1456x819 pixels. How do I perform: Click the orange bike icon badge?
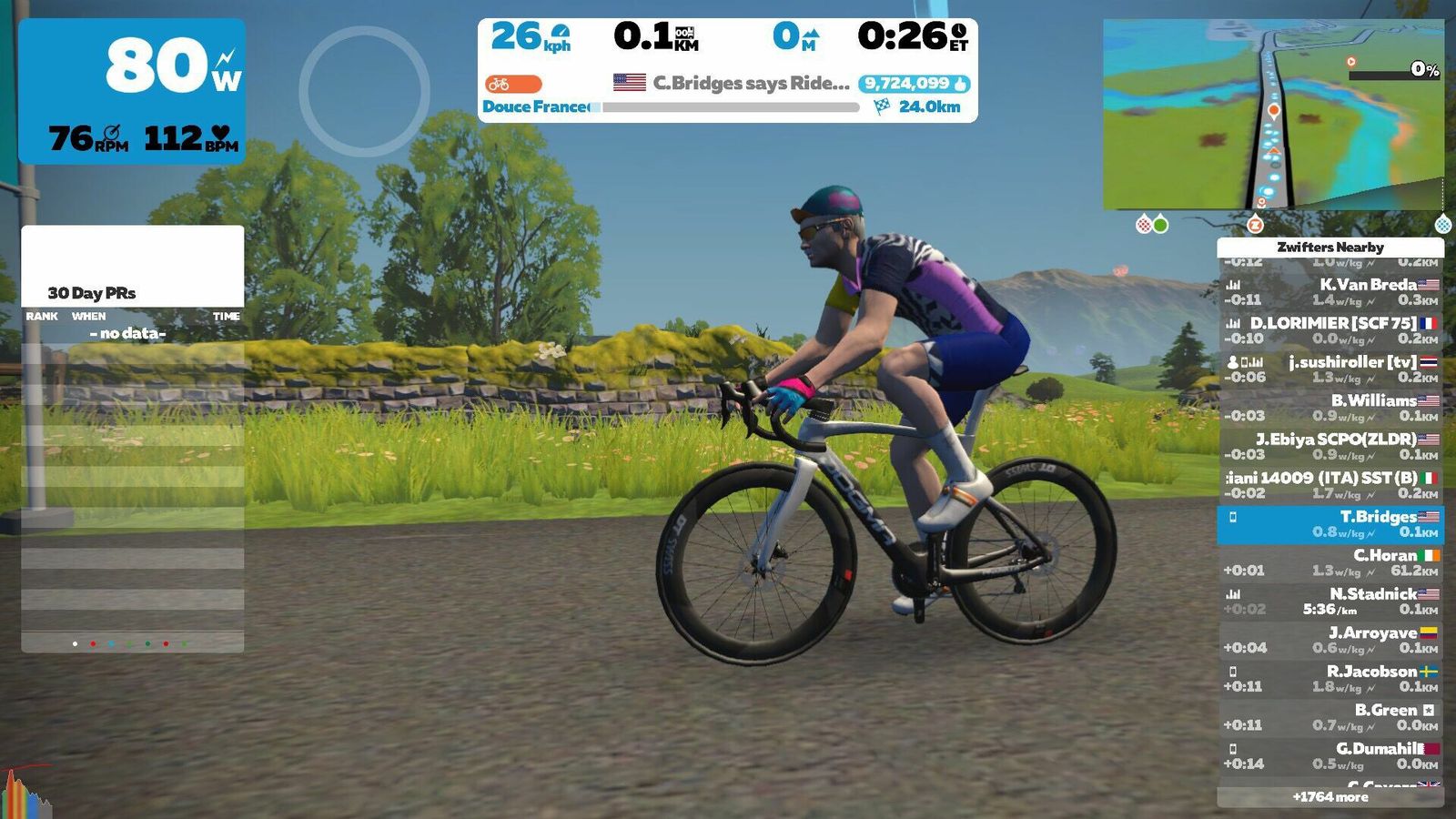coord(513,85)
